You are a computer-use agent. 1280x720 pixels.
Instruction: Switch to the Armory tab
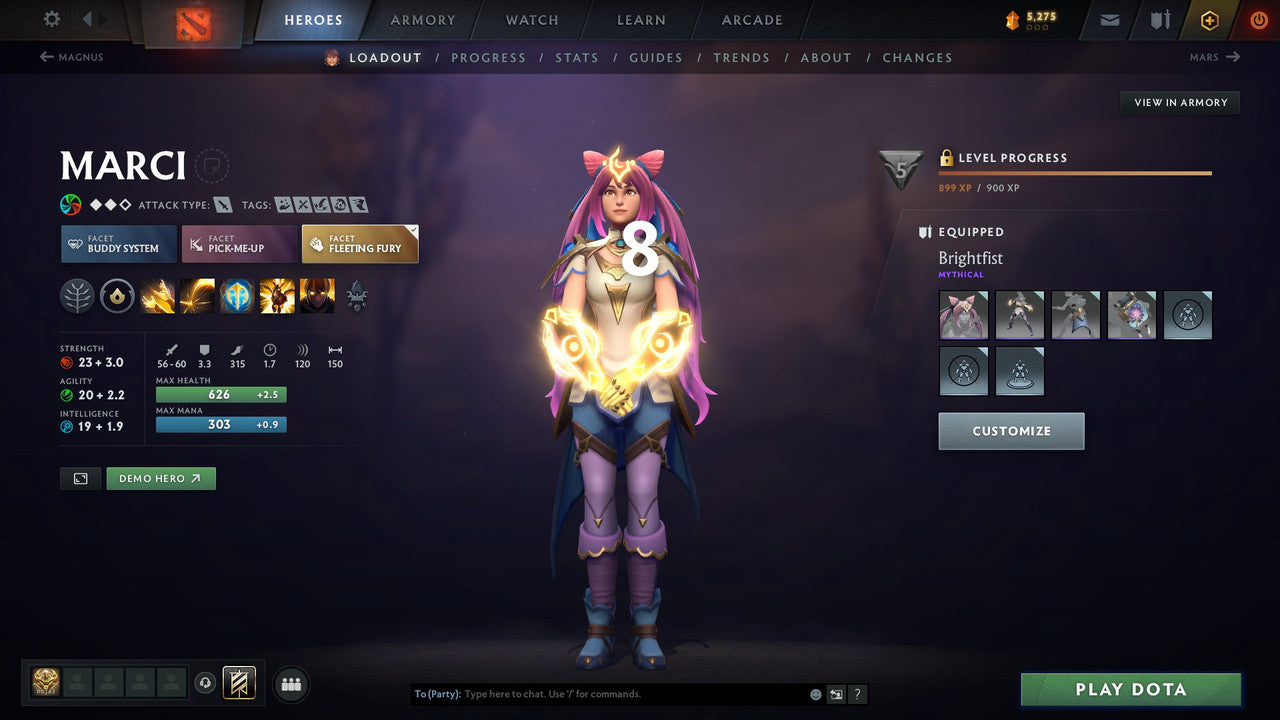tap(422, 20)
